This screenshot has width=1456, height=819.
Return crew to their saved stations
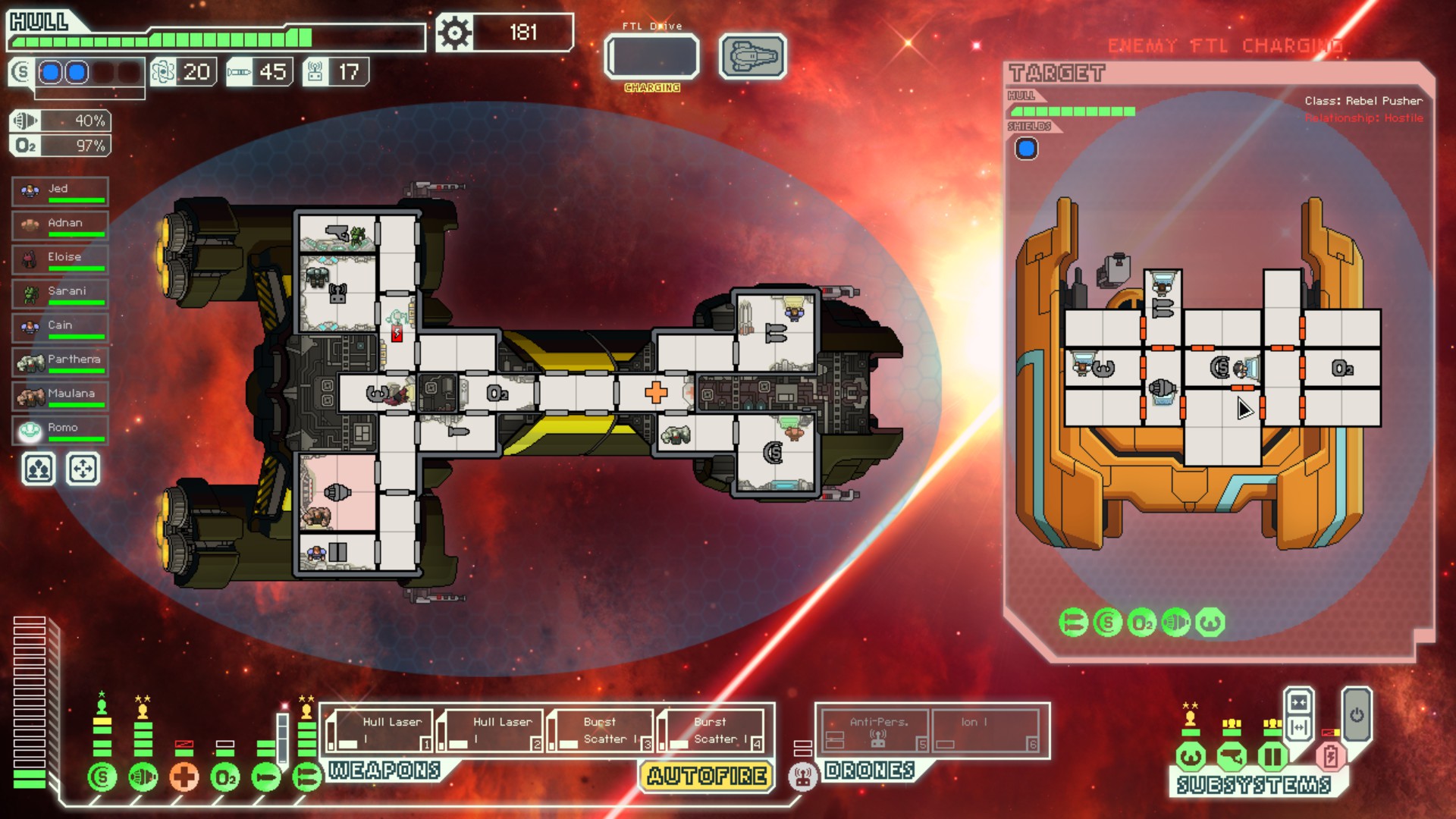(x=83, y=469)
